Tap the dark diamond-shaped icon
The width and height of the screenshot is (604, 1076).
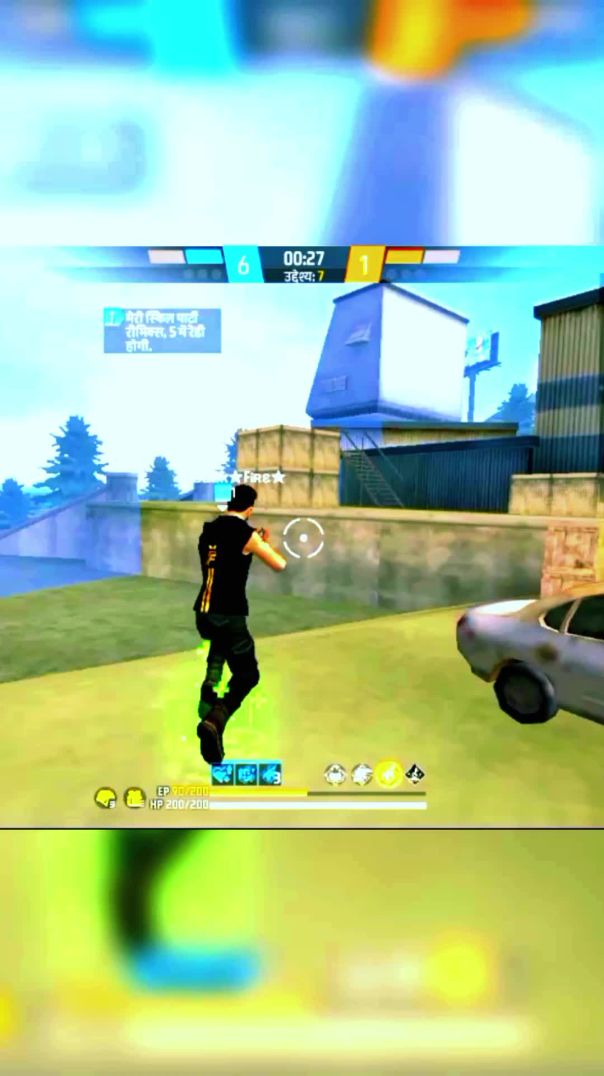[415, 774]
